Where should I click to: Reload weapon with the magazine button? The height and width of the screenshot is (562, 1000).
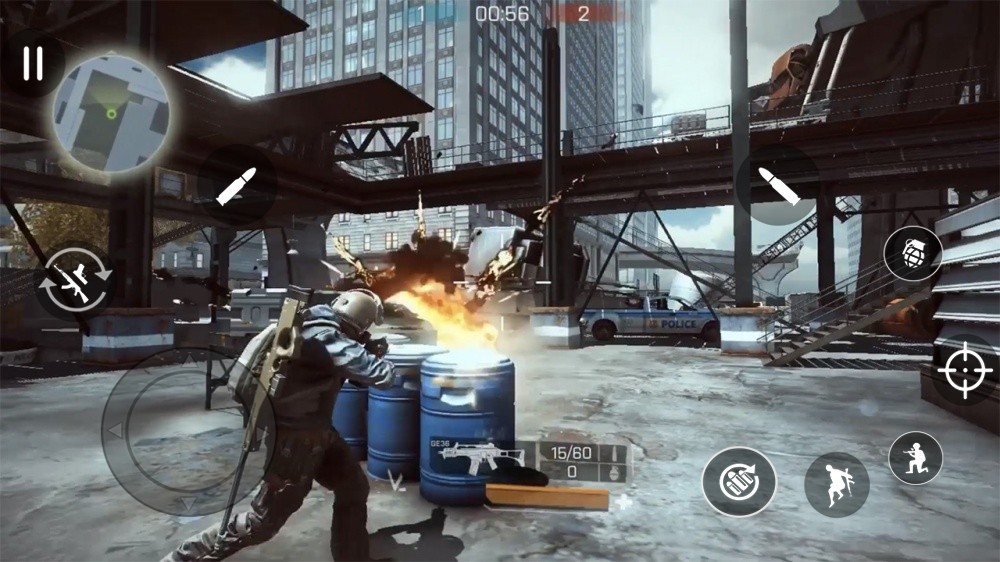pos(739,481)
